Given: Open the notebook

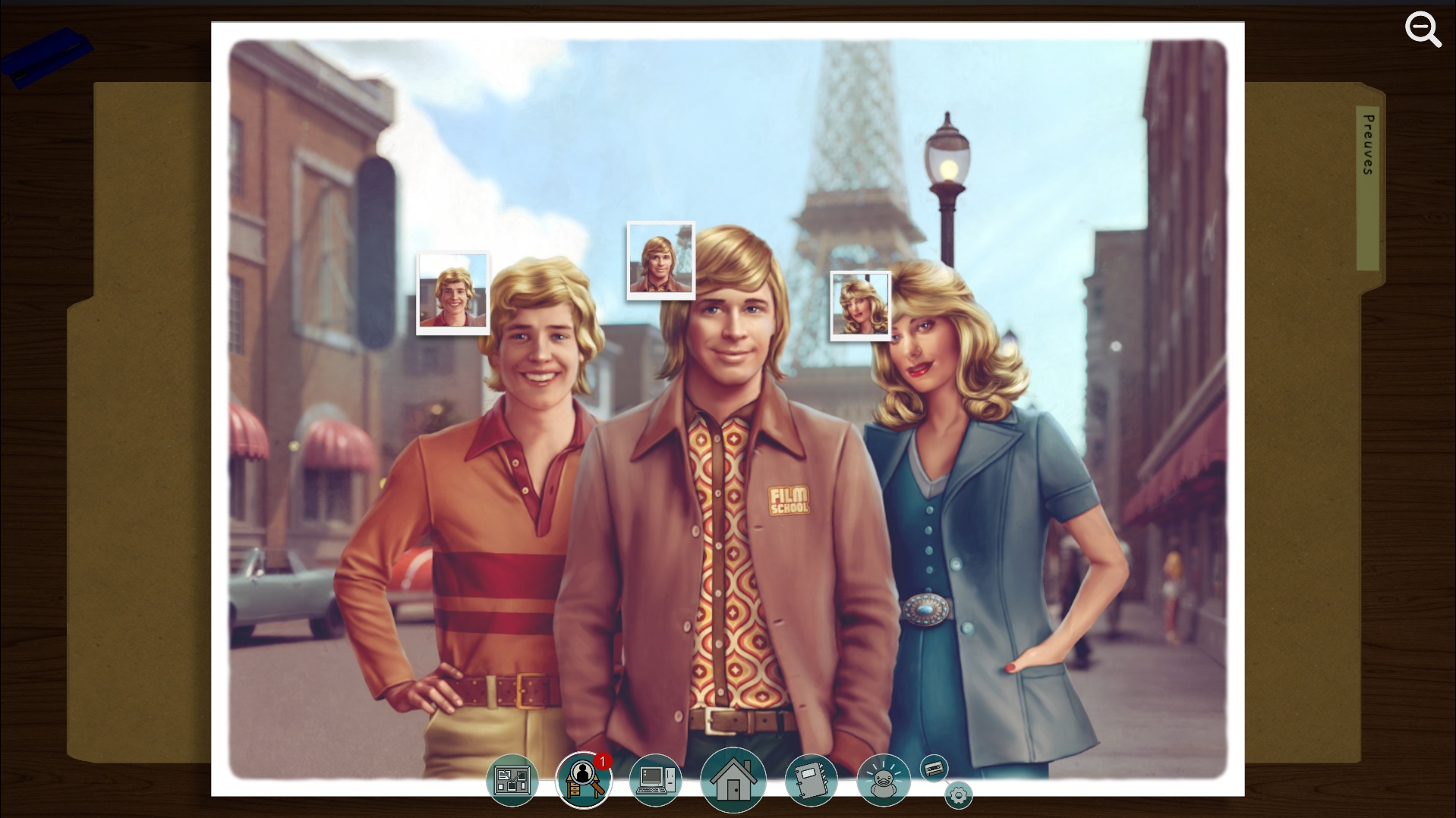Looking at the screenshot, I should (811, 780).
